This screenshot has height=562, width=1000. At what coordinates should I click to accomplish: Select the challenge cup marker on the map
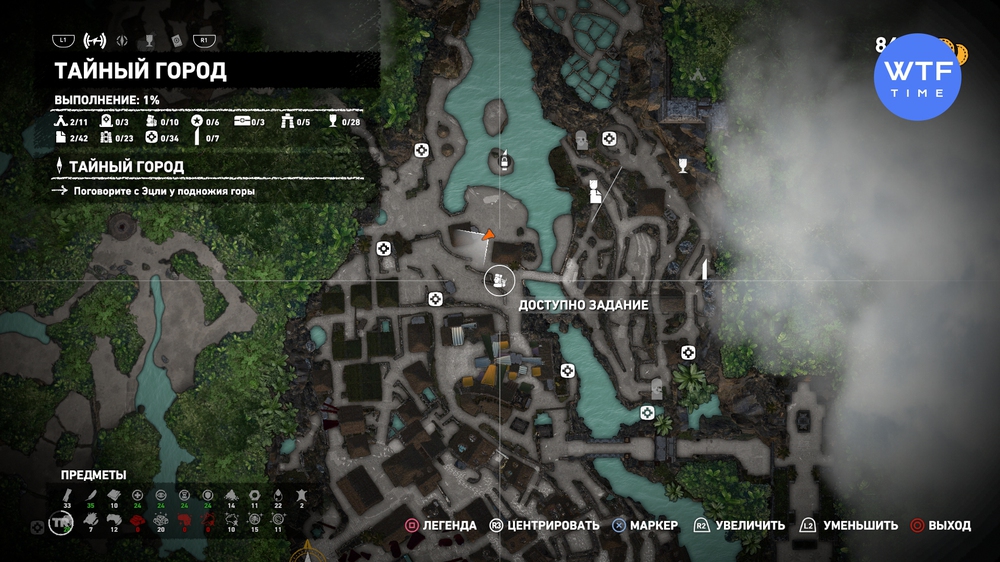(683, 165)
